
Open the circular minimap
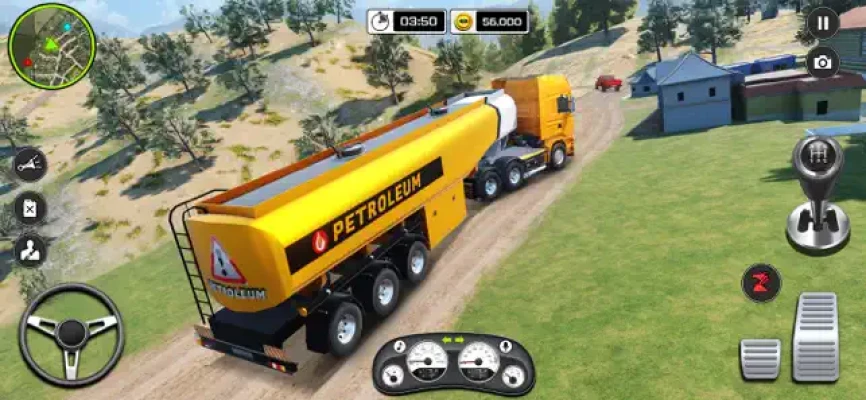pos(51,46)
